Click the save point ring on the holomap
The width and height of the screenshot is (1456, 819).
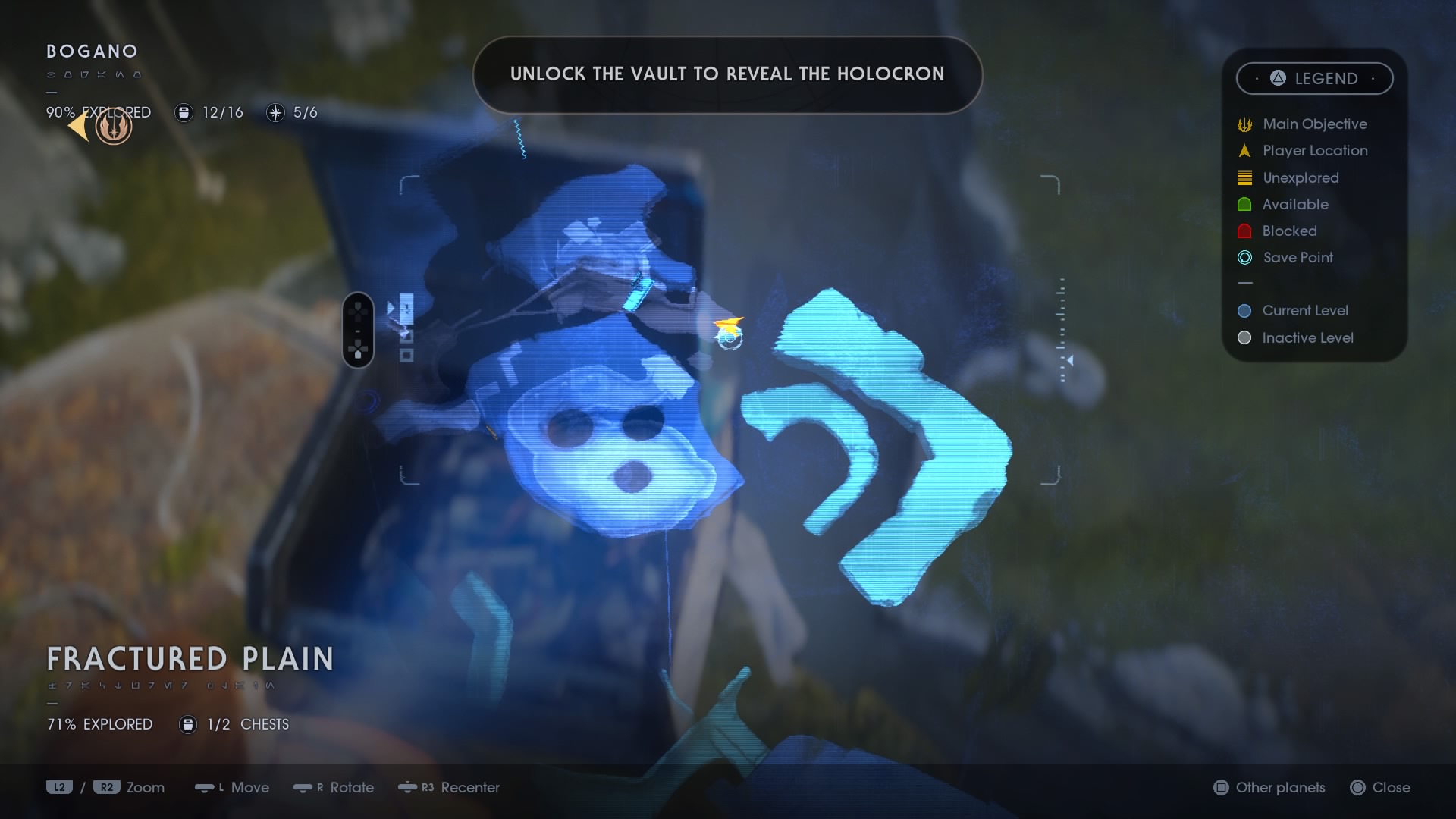point(730,340)
